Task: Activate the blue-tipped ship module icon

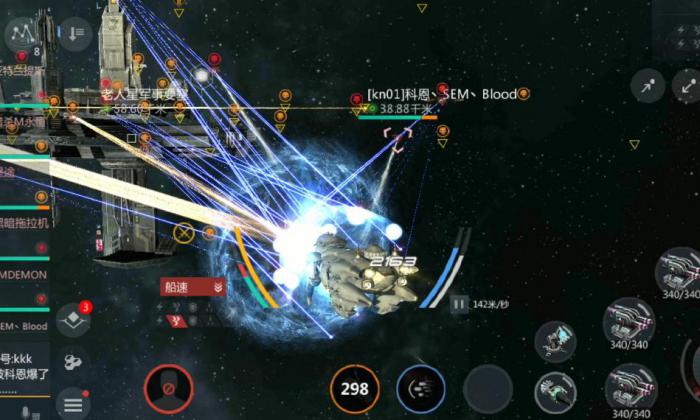Action: click(x=556, y=342)
